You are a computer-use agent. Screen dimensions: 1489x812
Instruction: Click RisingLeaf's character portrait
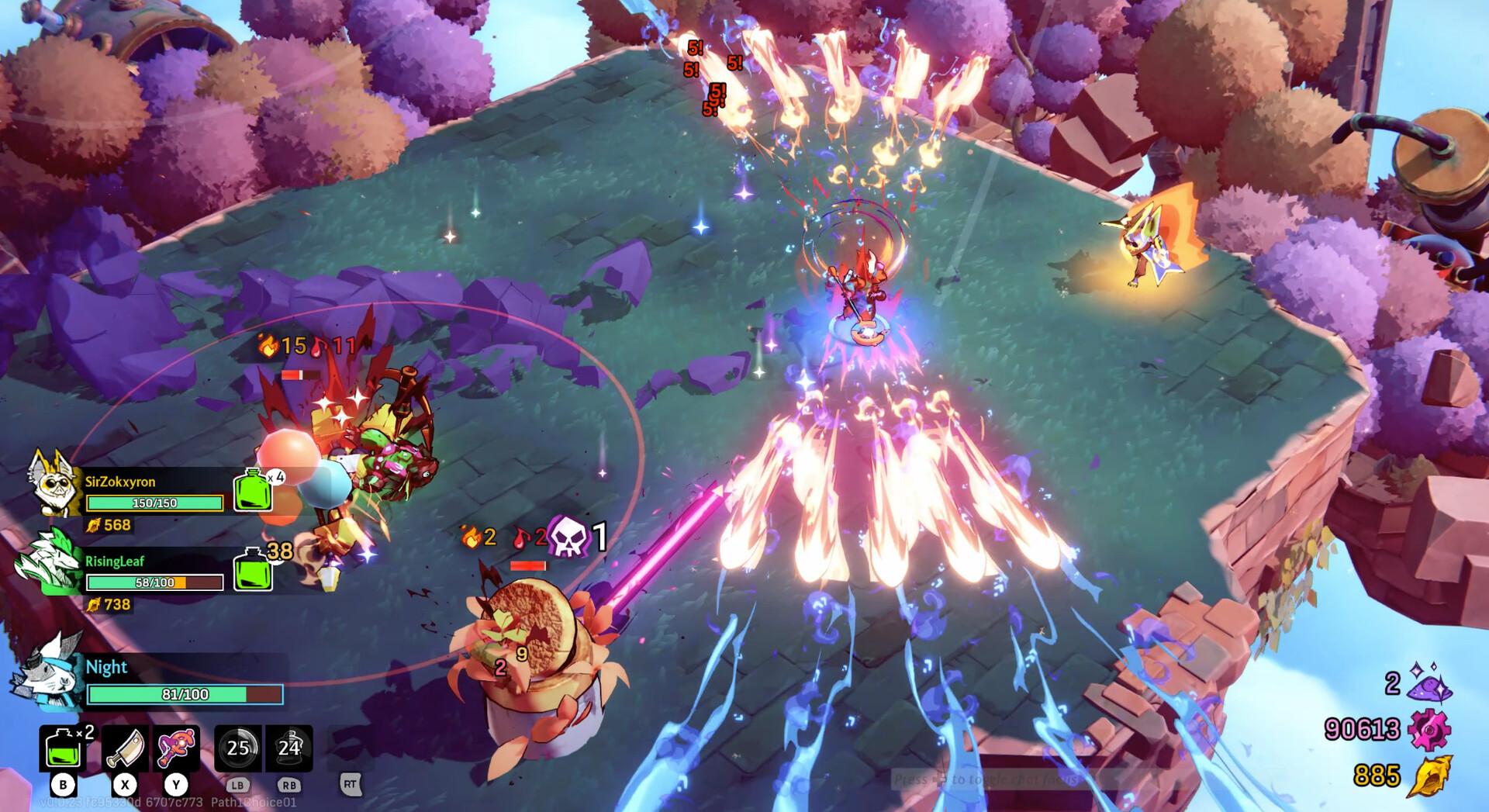48,562
